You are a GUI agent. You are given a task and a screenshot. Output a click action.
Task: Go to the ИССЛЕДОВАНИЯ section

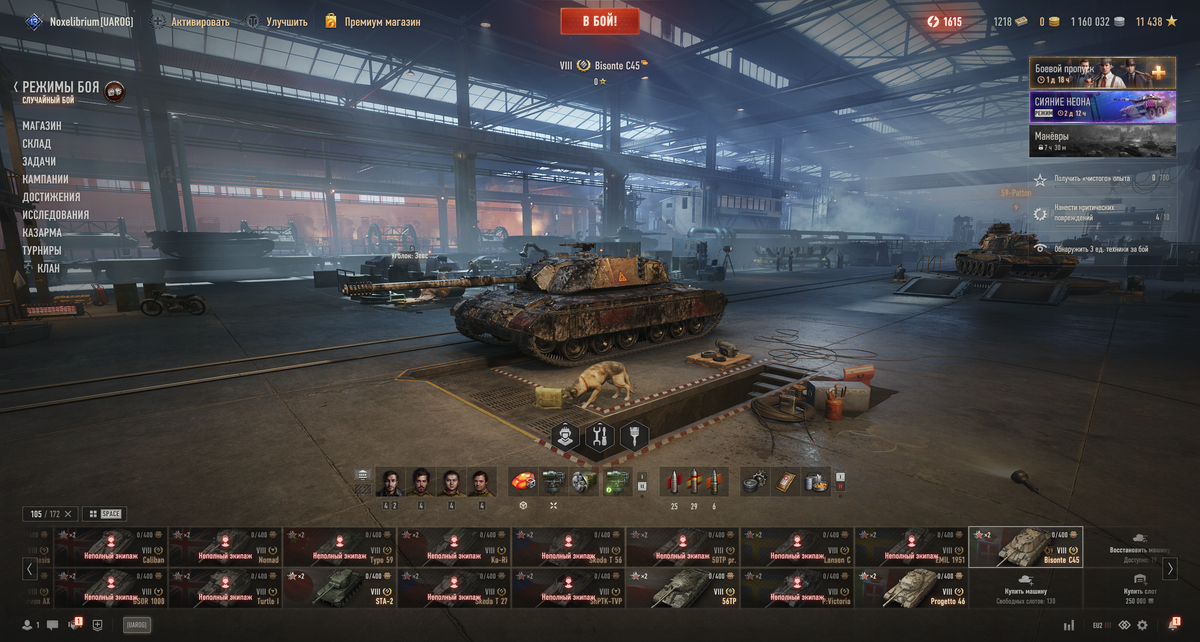click(x=56, y=215)
